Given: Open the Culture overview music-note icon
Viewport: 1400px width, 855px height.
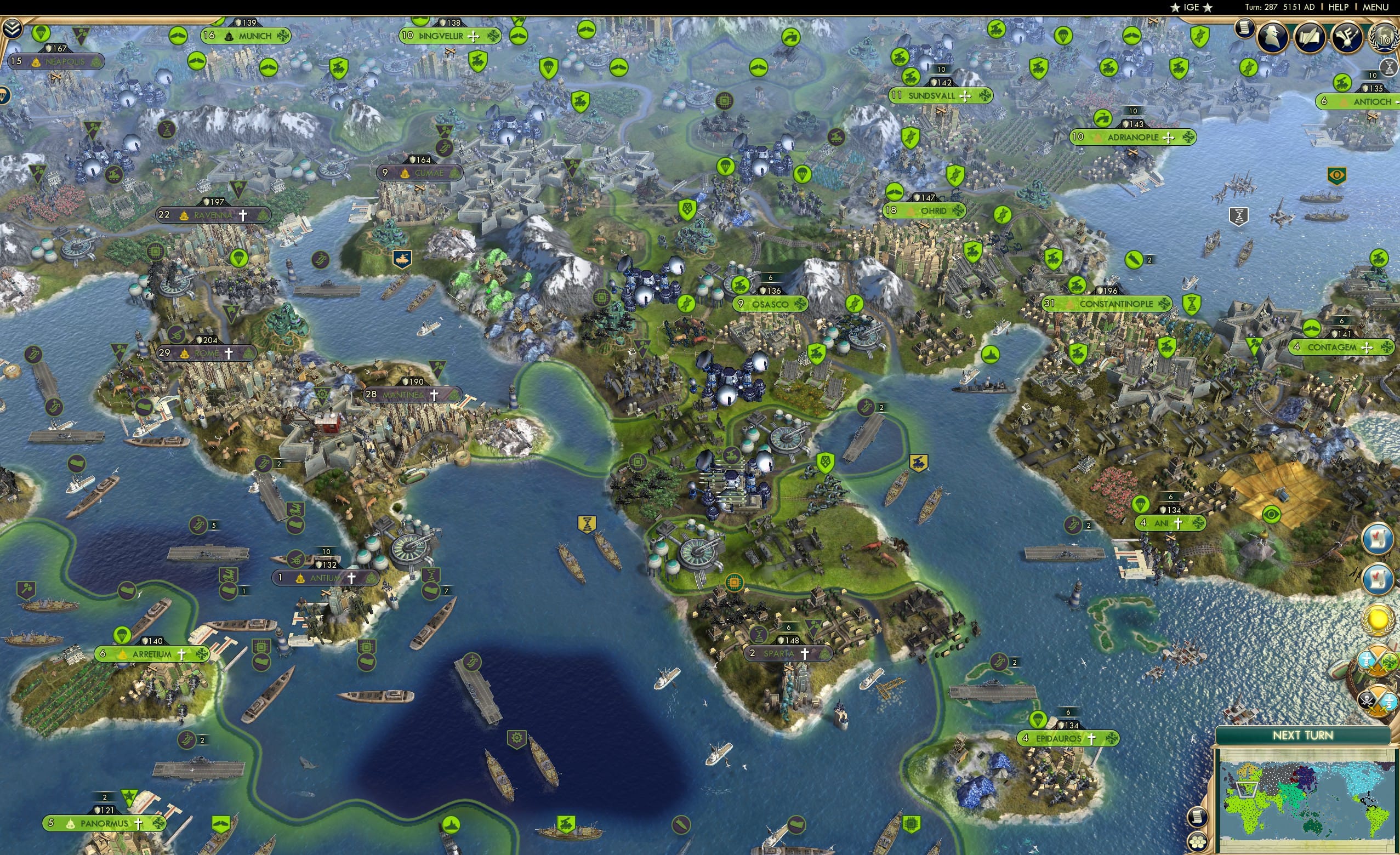Looking at the screenshot, I should click(1348, 38).
